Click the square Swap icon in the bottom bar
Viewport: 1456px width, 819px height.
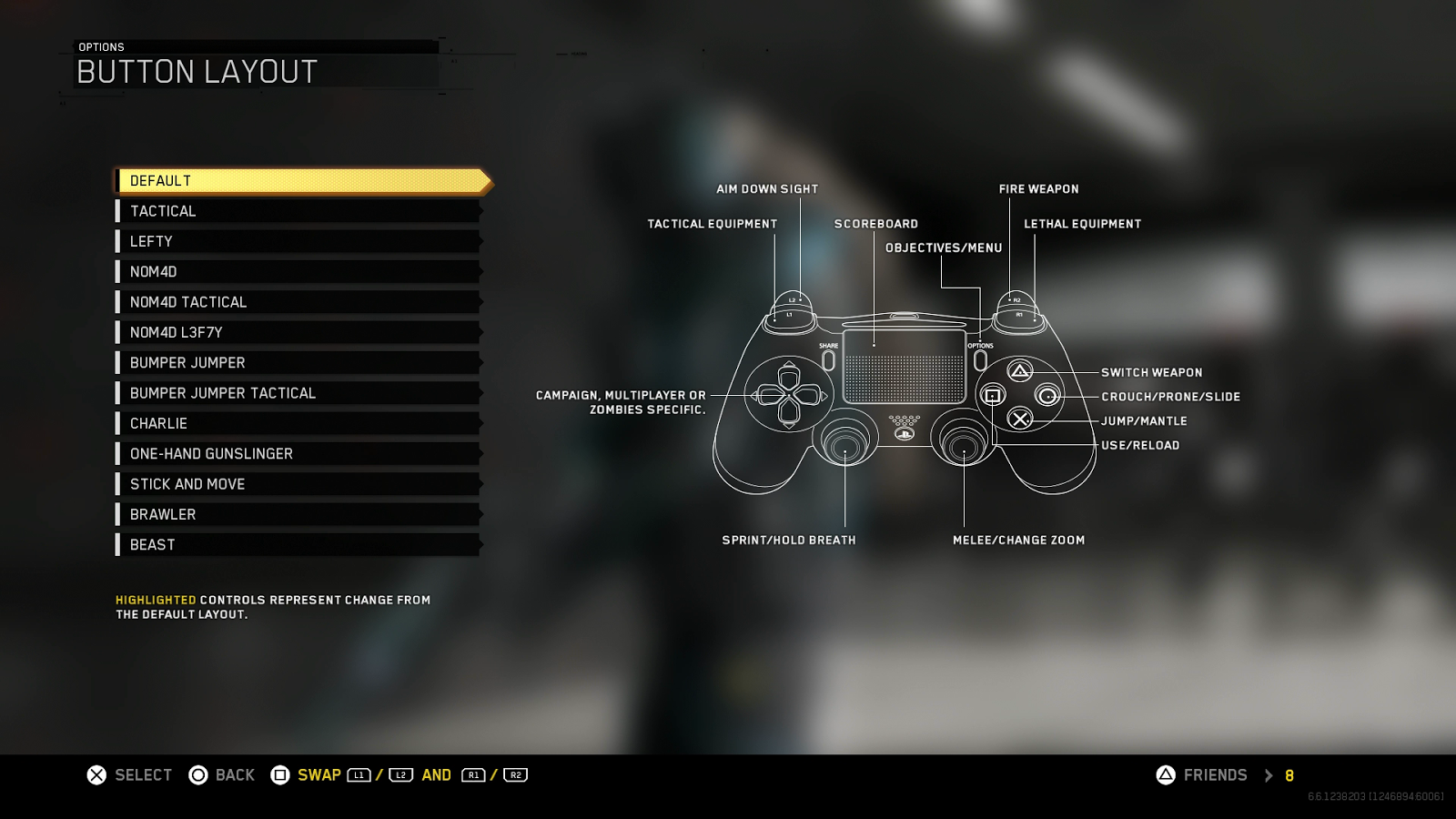click(281, 774)
